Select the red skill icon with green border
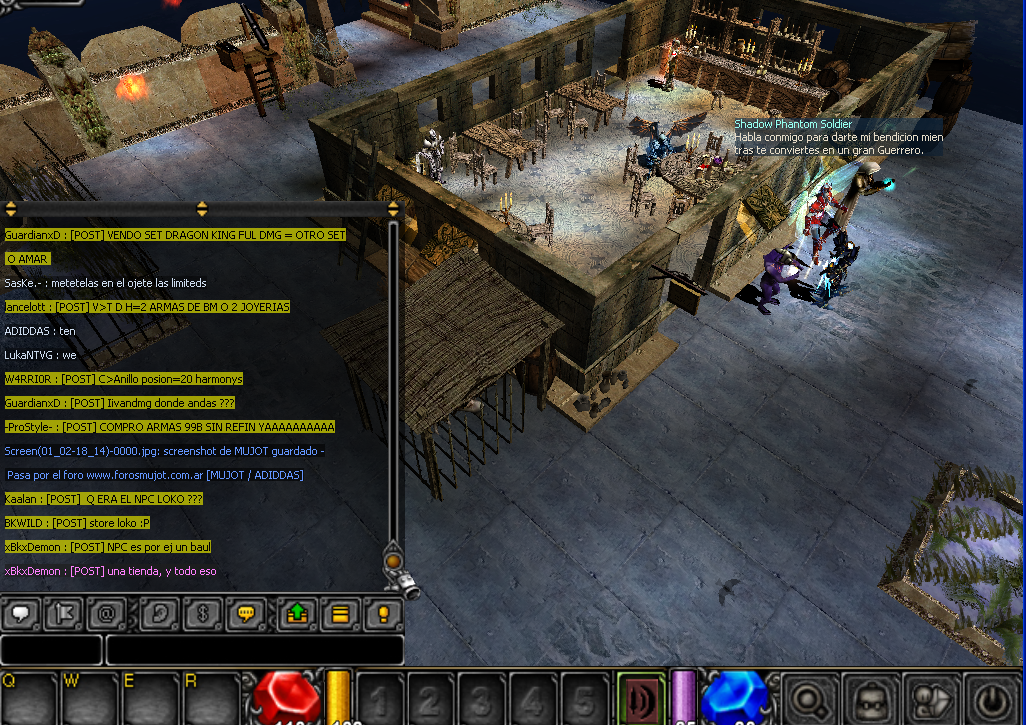The image size is (1026, 725). pos(640,698)
